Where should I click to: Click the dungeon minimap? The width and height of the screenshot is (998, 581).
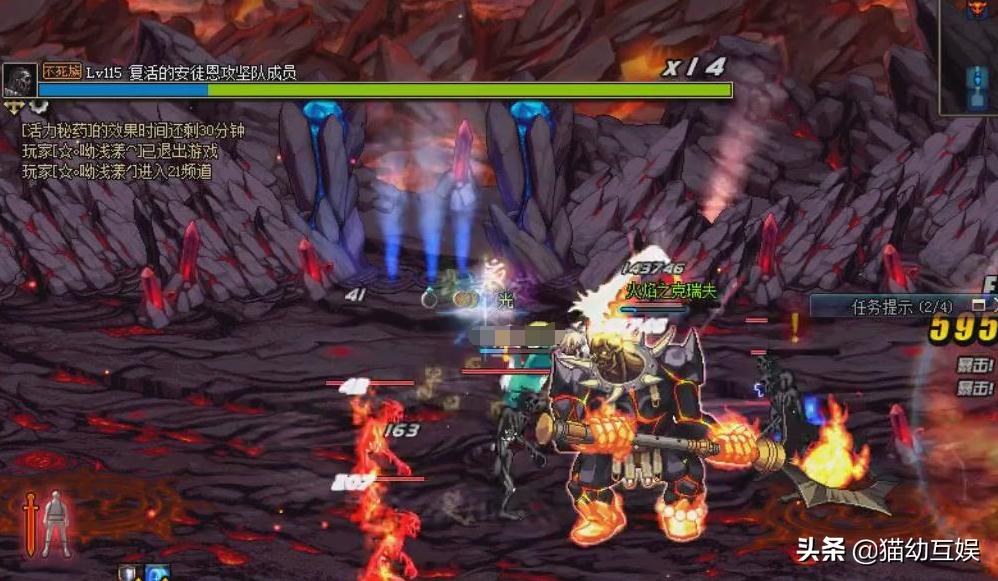pos(969,58)
